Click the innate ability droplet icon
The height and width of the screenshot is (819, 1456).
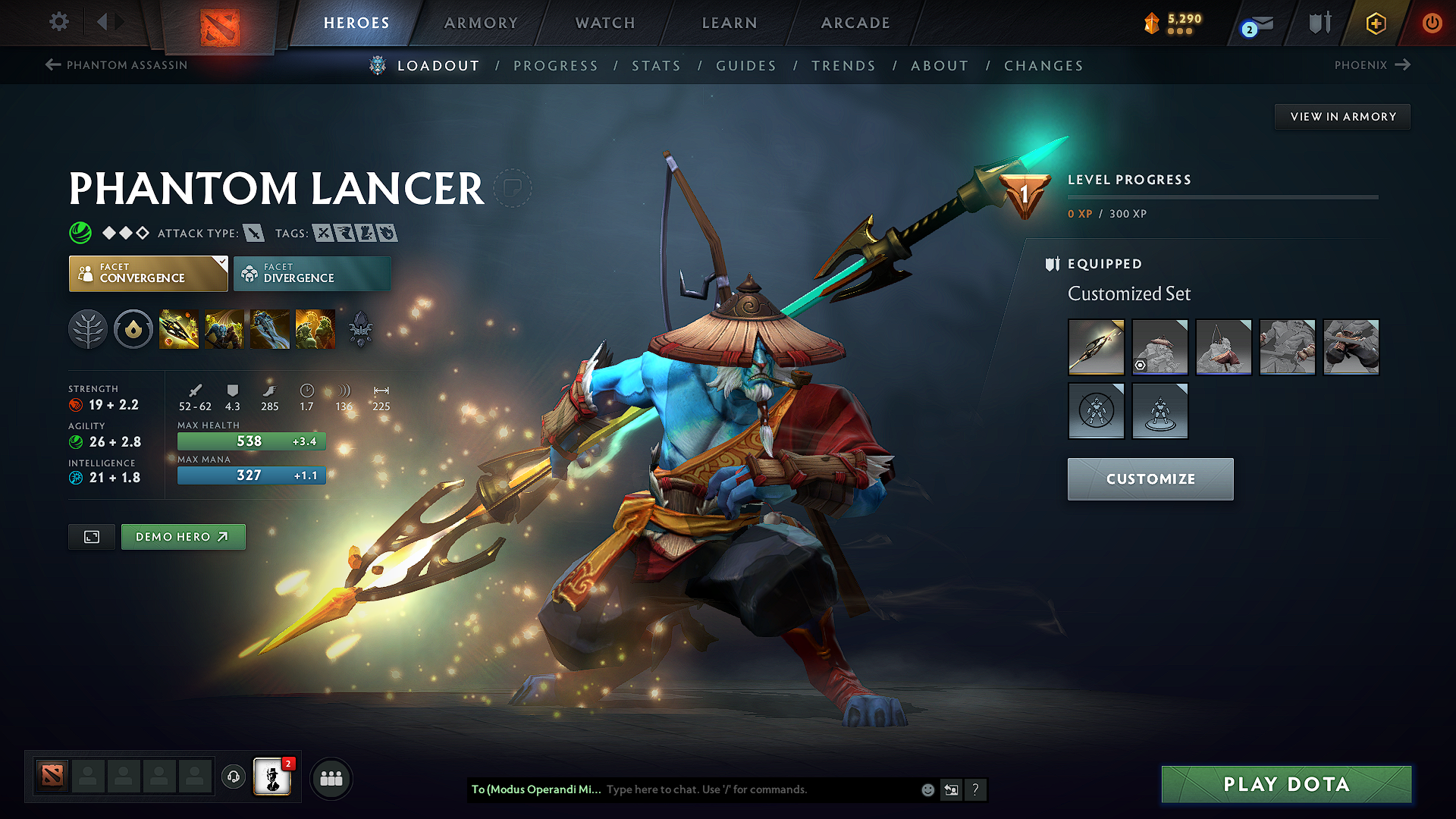[x=133, y=328]
